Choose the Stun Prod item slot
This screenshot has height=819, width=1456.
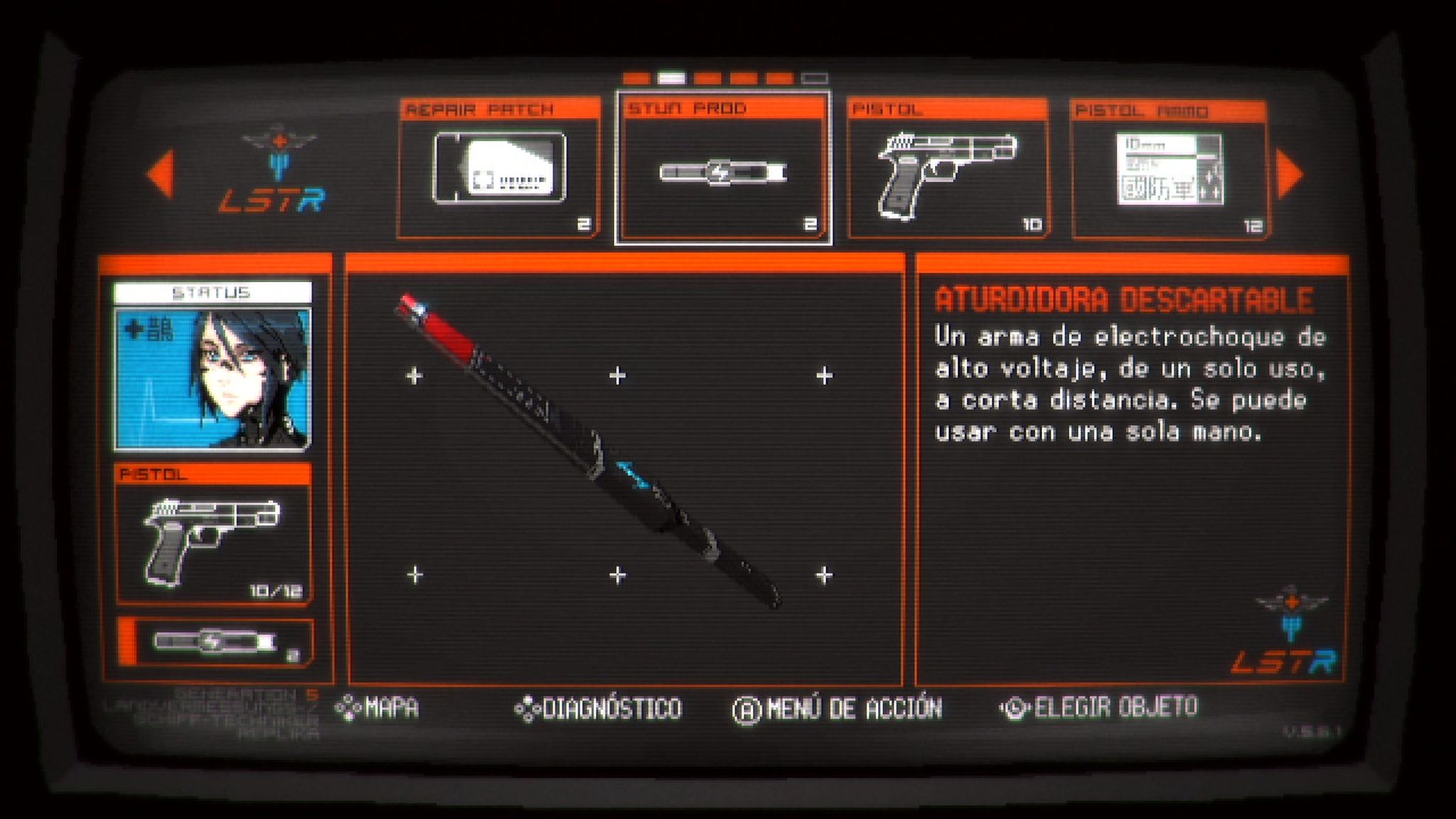pos(723,169)
